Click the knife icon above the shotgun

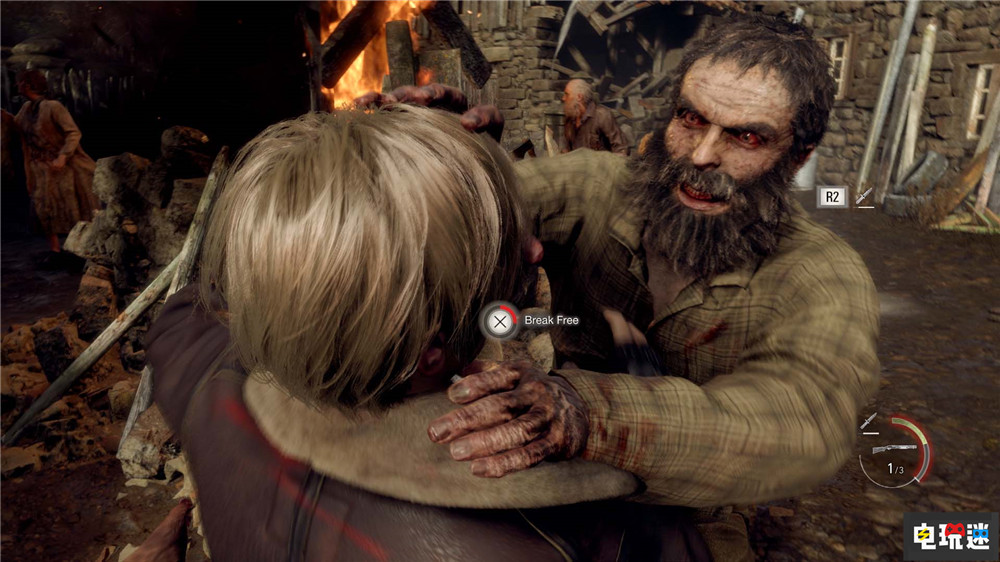pos(869,422)
